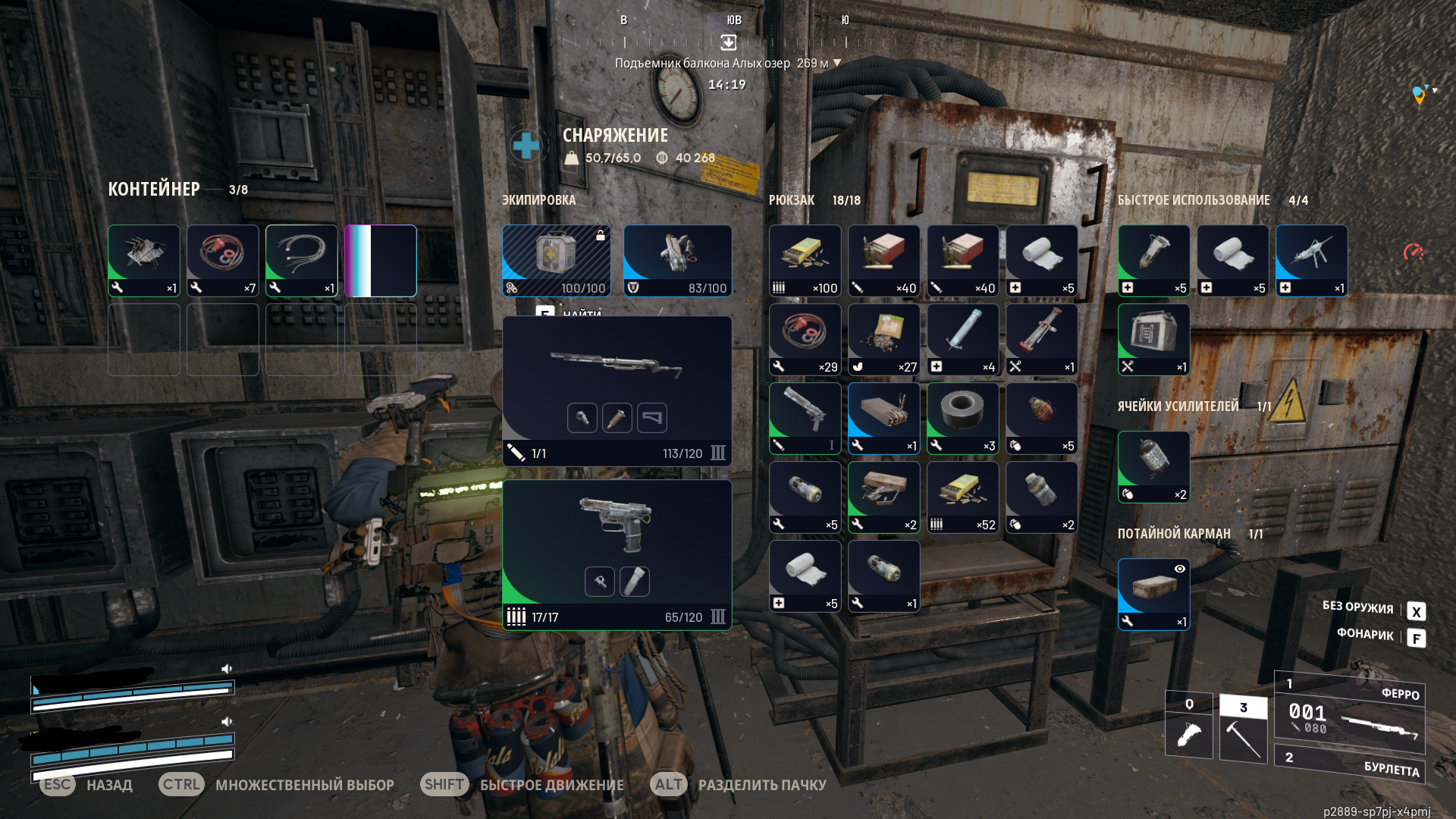Select the wire coil stack of 7 in the container
This screenshot has height=819, width=1456.
pos(223,260)
